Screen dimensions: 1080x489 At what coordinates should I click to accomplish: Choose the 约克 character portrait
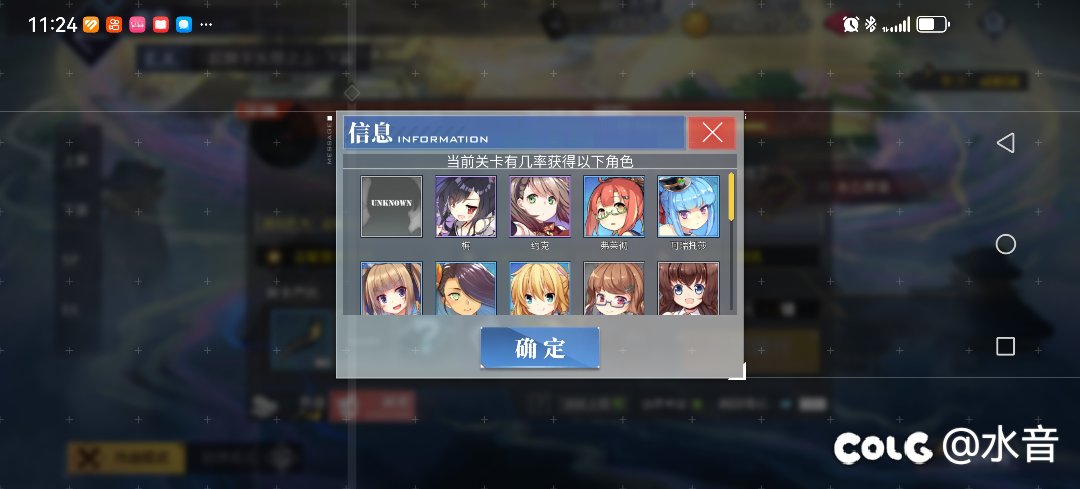tap(540, 206)
